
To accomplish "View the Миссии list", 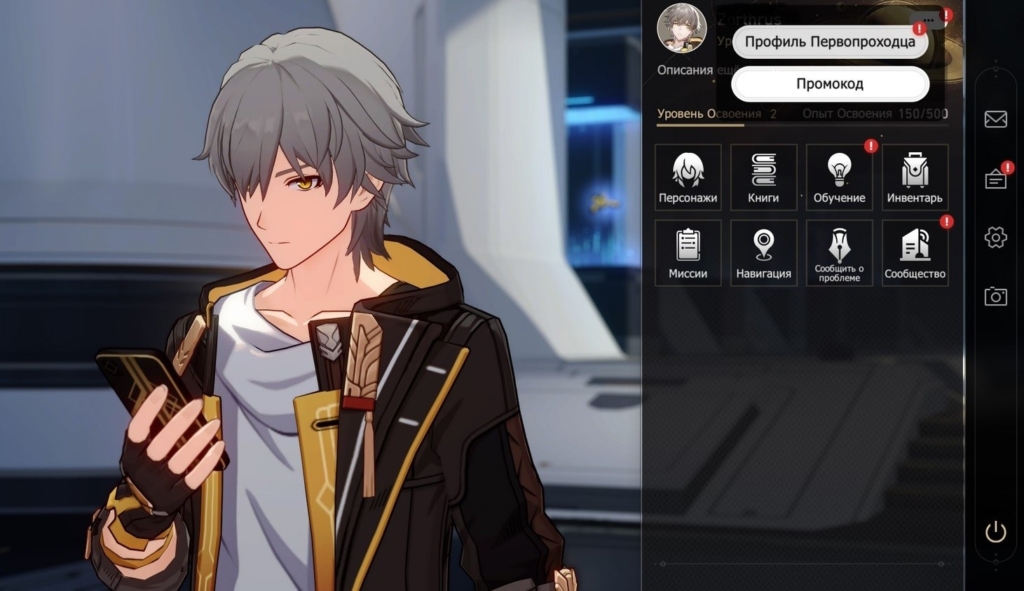I will (688, 252).
